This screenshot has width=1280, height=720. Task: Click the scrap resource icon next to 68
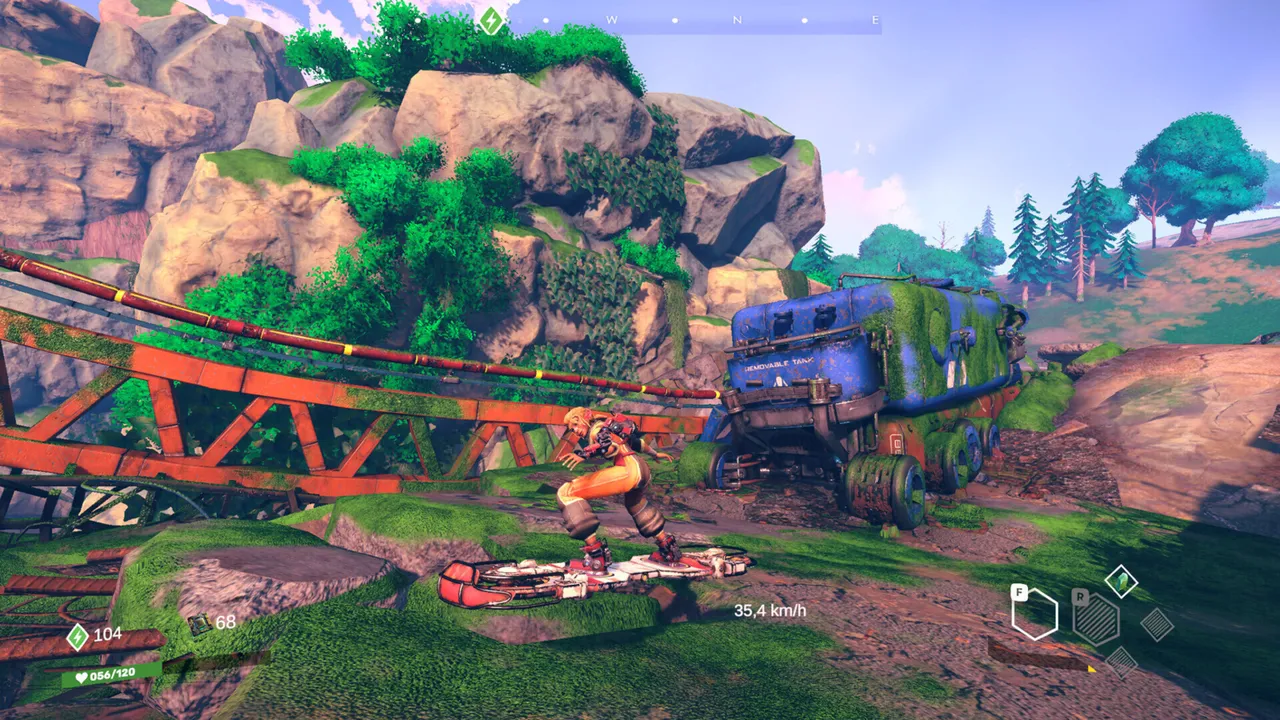pyautogui.click(x=200, y=623)
